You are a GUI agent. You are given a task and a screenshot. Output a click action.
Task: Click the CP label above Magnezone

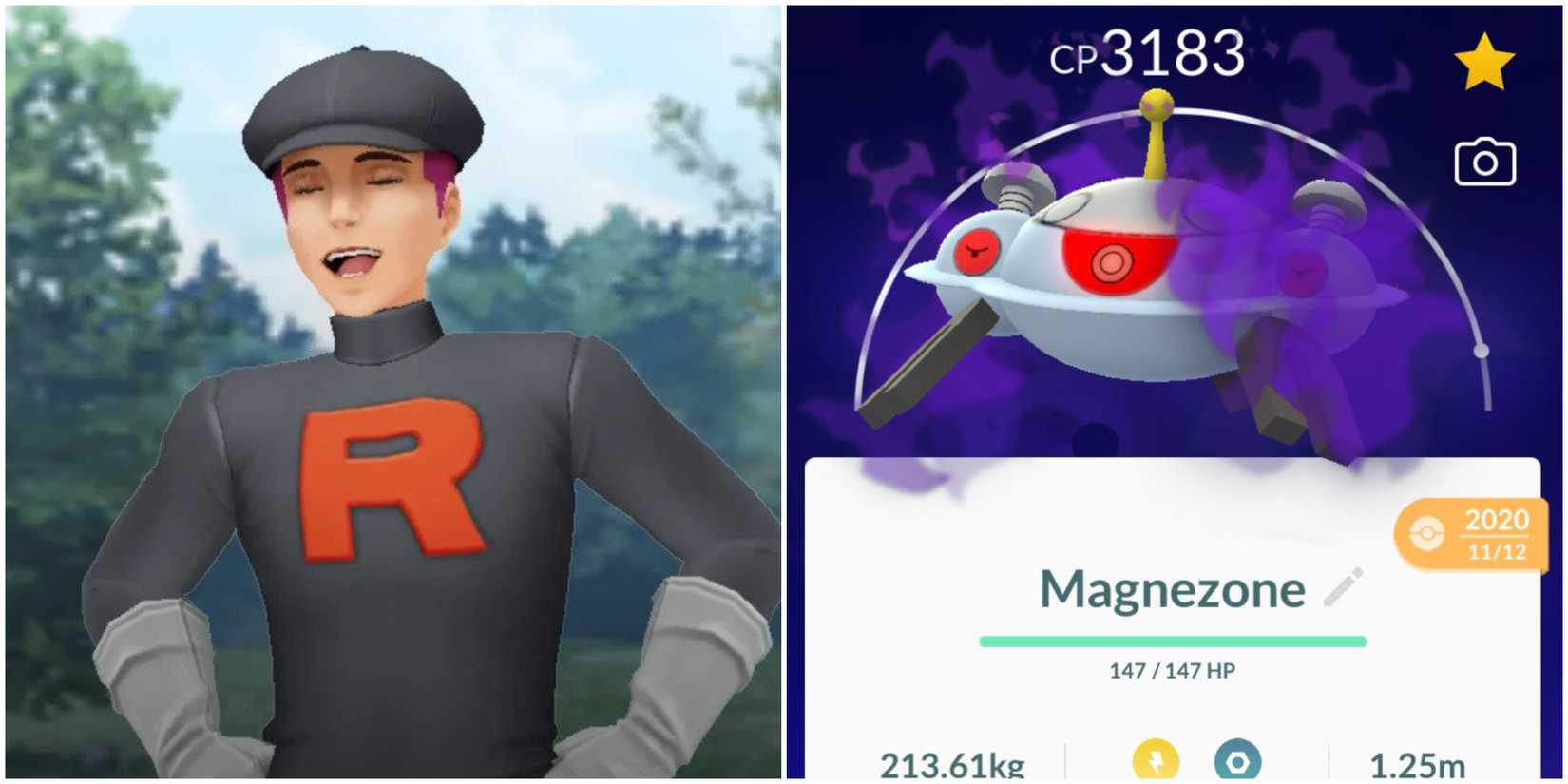[1076, 54]
